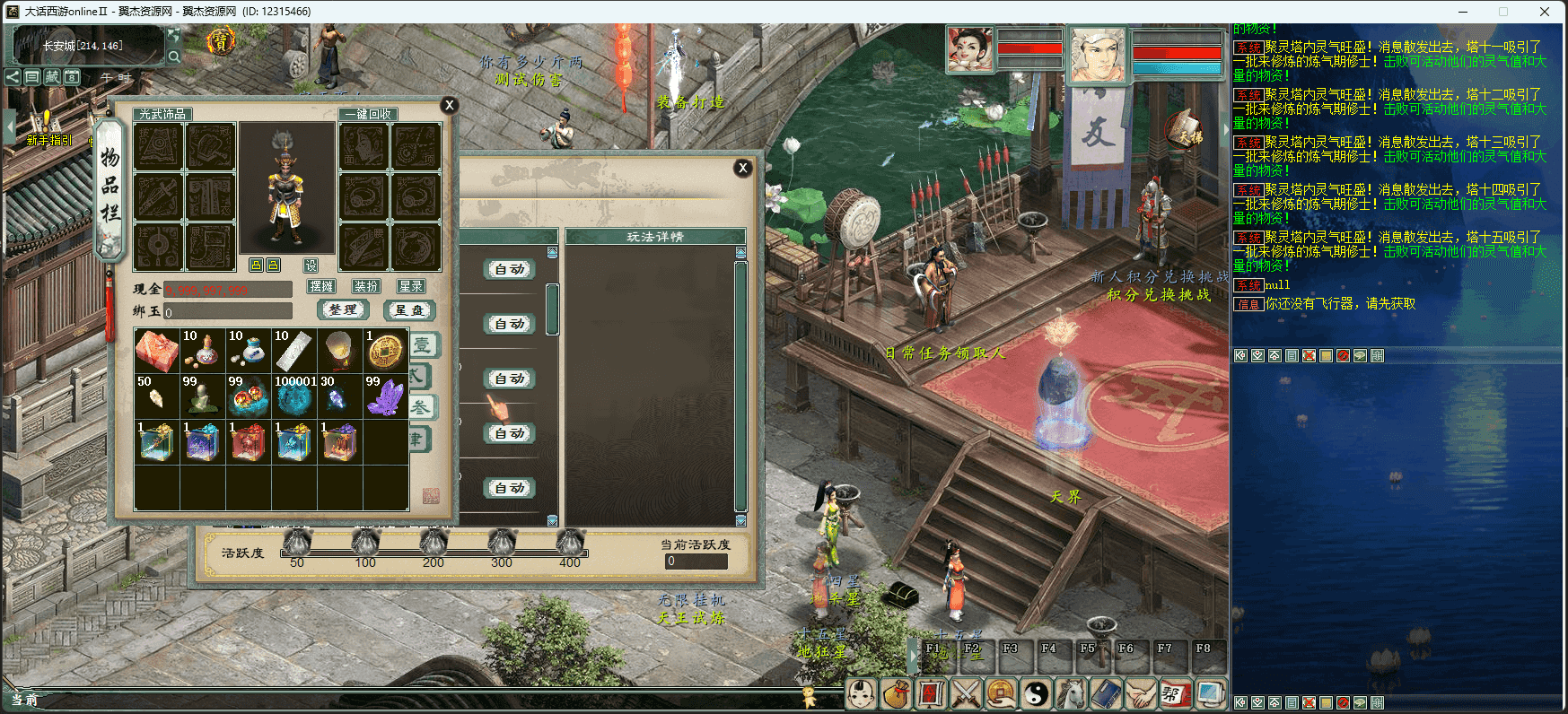Click the 整理 sort items button

(x=343, y=309)
